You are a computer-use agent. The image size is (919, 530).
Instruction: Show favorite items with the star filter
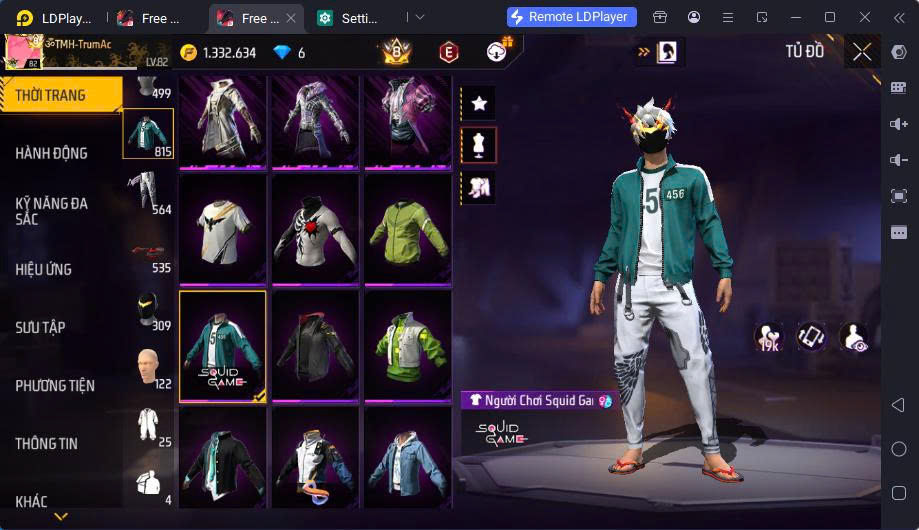479,103
